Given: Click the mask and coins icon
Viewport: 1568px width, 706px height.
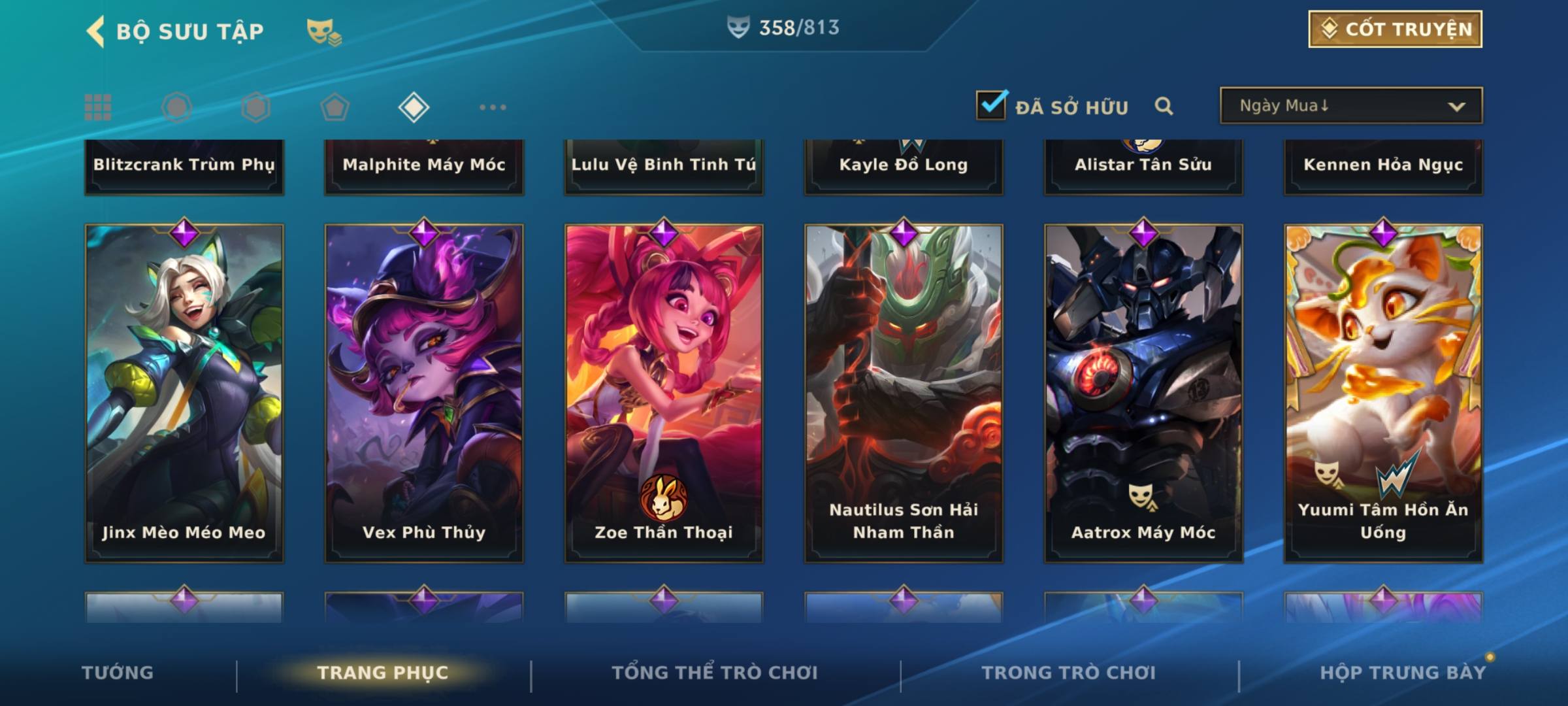Looking at the screenshot, I should coord(323,32).
